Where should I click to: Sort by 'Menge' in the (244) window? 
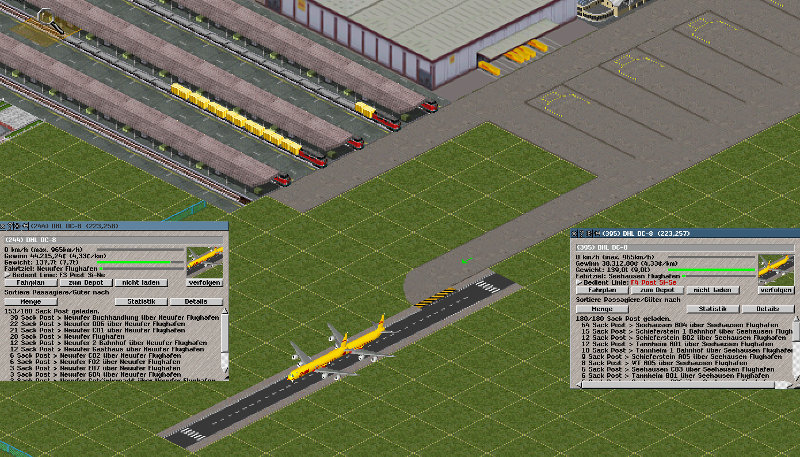tap(29, 300)
